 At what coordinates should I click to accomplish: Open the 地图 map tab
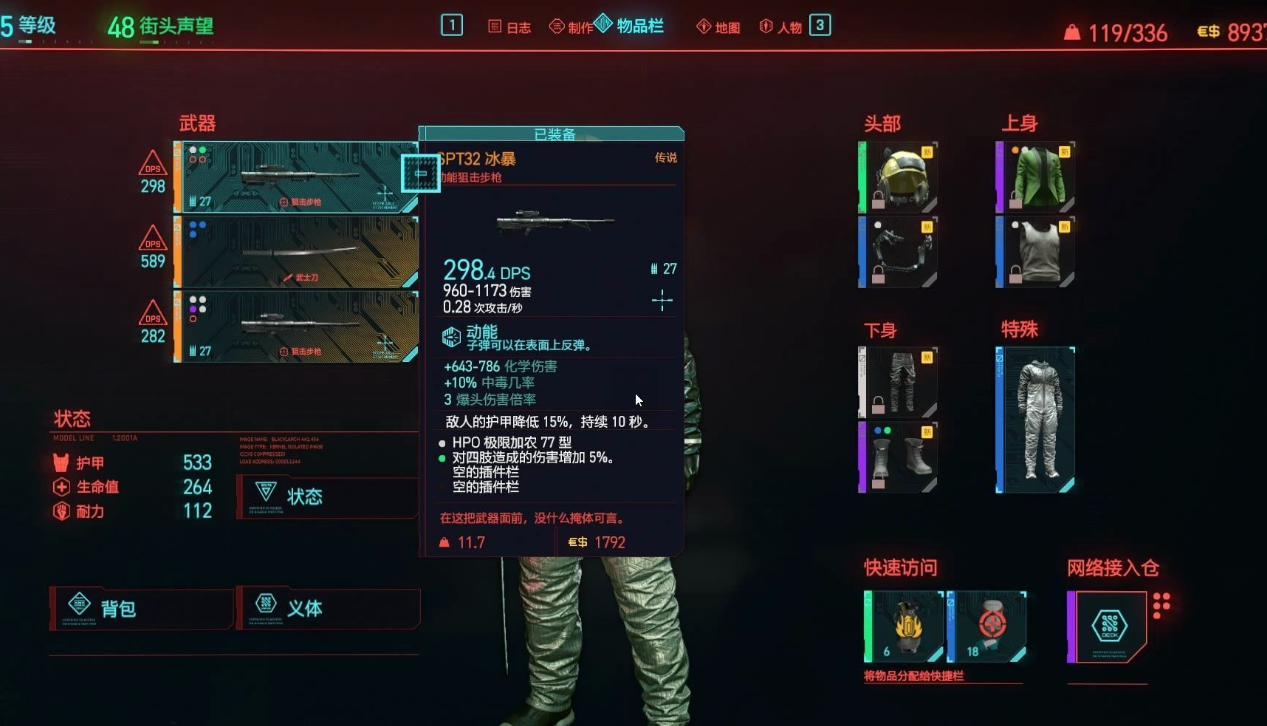718,27
